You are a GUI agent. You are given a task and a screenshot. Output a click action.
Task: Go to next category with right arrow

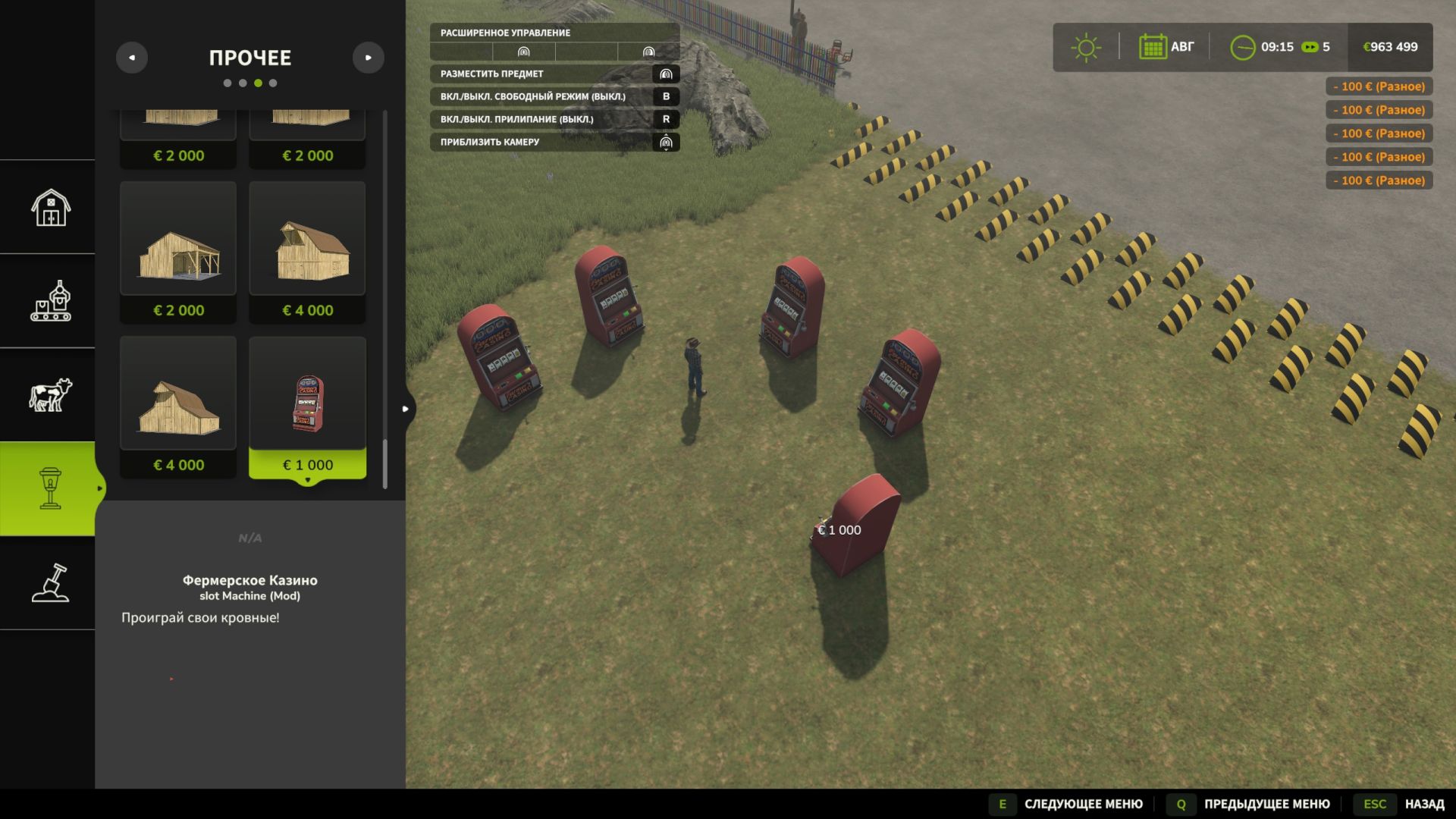(x=369, y=58)
